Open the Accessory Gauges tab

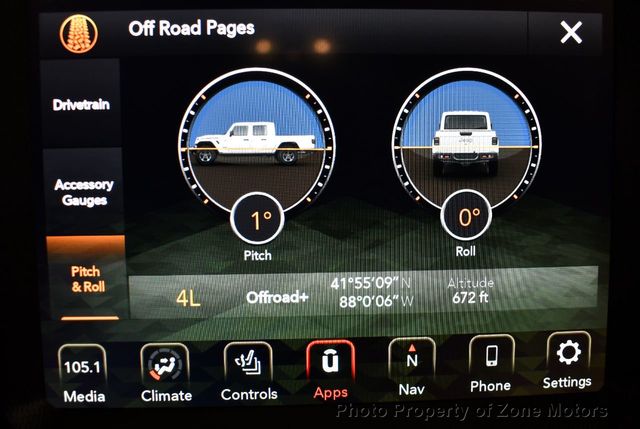(84, 192)
